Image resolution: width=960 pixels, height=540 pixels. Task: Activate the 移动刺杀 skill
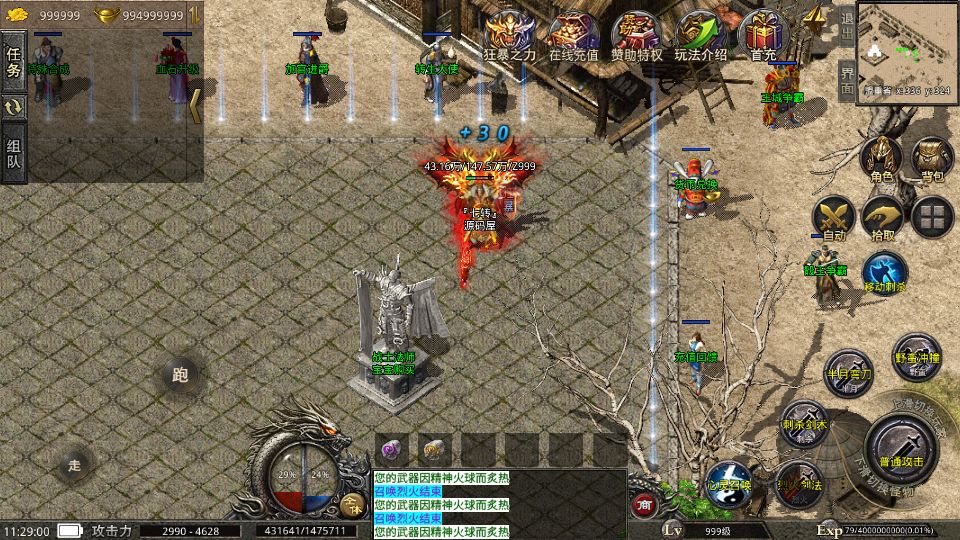[x=884, y=272]
